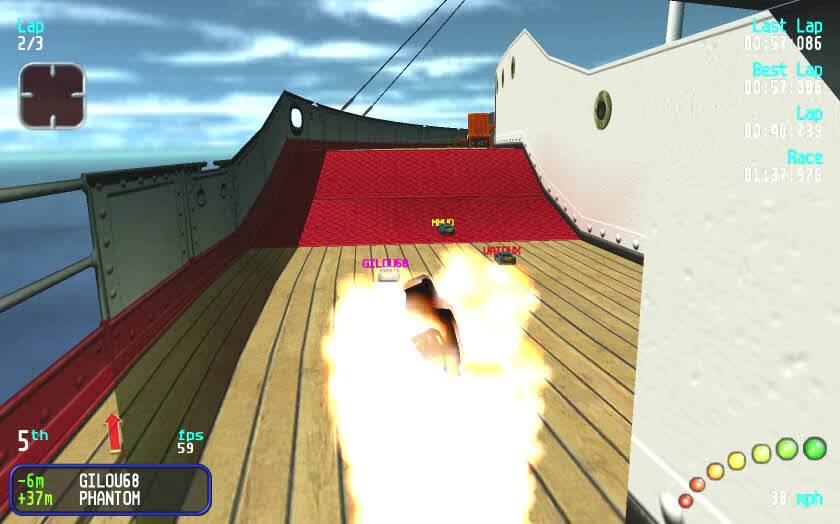
Task: Click the pink GILOU68 name tag above the car
Action: pyautogui.click(x=385, y=264)
